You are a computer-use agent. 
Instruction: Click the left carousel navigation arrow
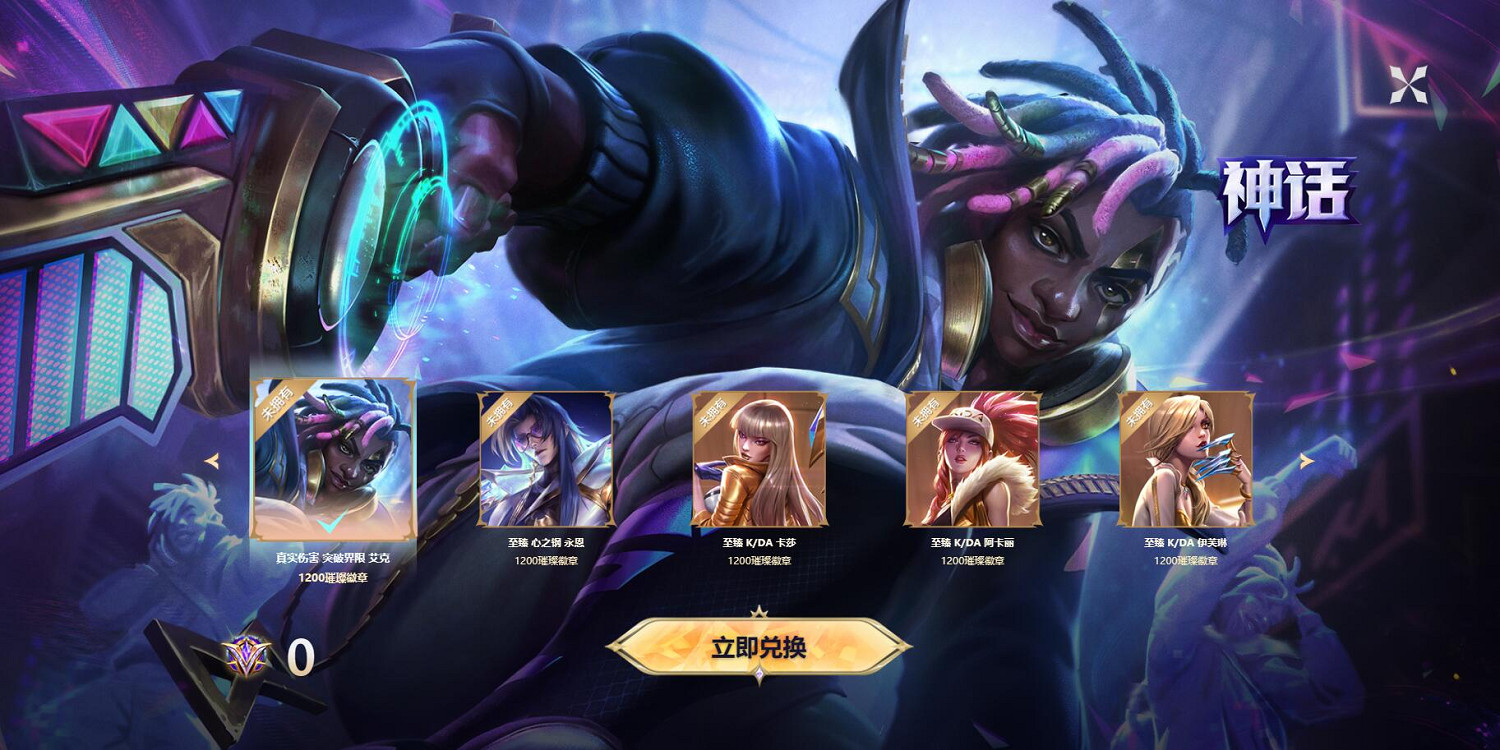[x=214, y=460]
